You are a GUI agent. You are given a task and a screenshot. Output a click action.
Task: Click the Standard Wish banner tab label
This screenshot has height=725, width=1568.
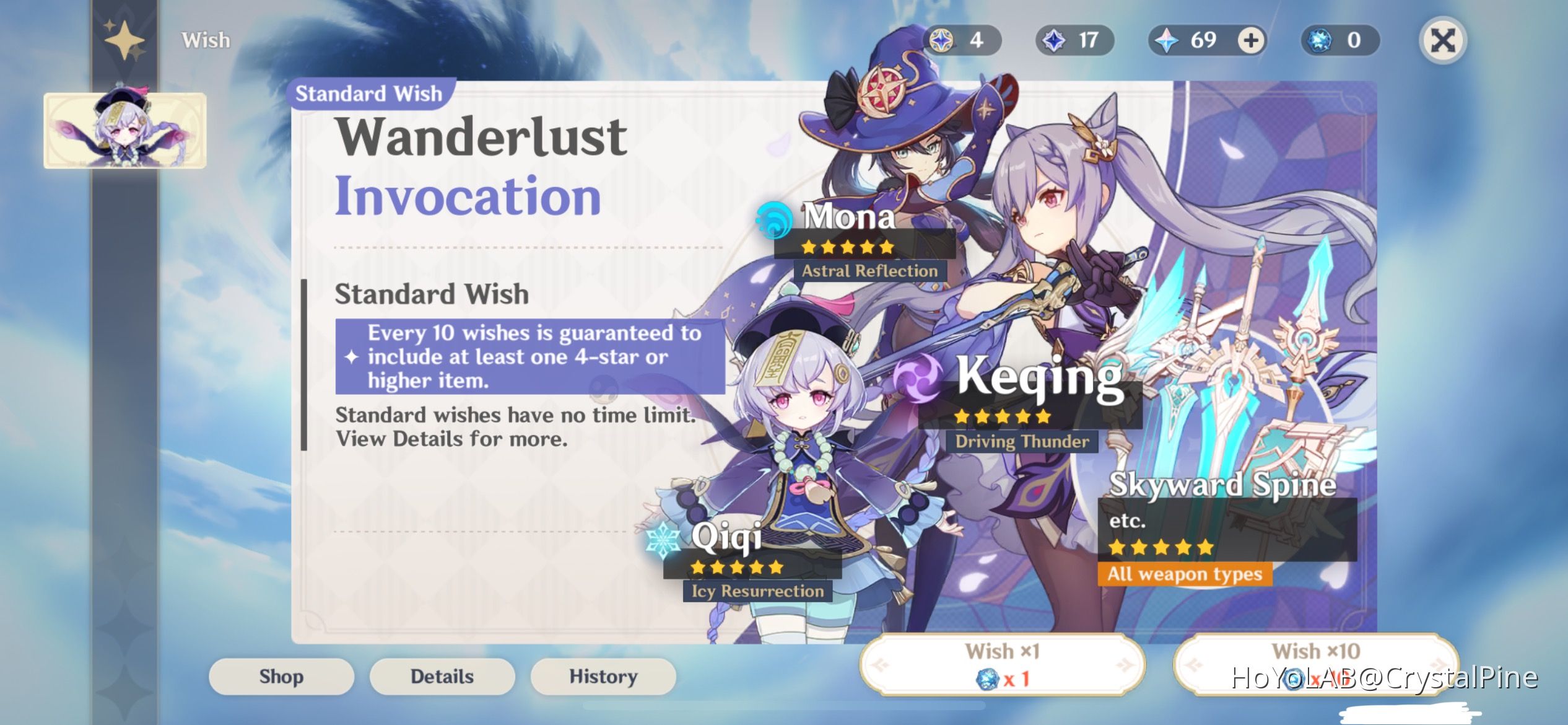tap(370, 93)
